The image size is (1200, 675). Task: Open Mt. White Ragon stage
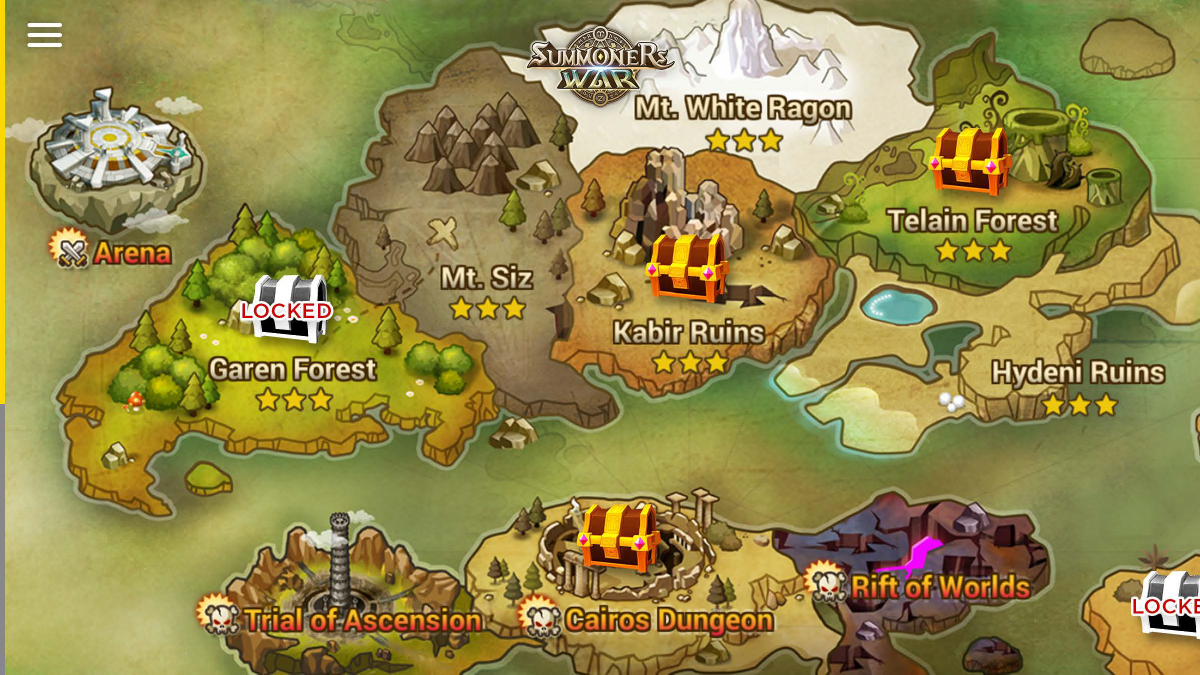click(x=744, y=108)
